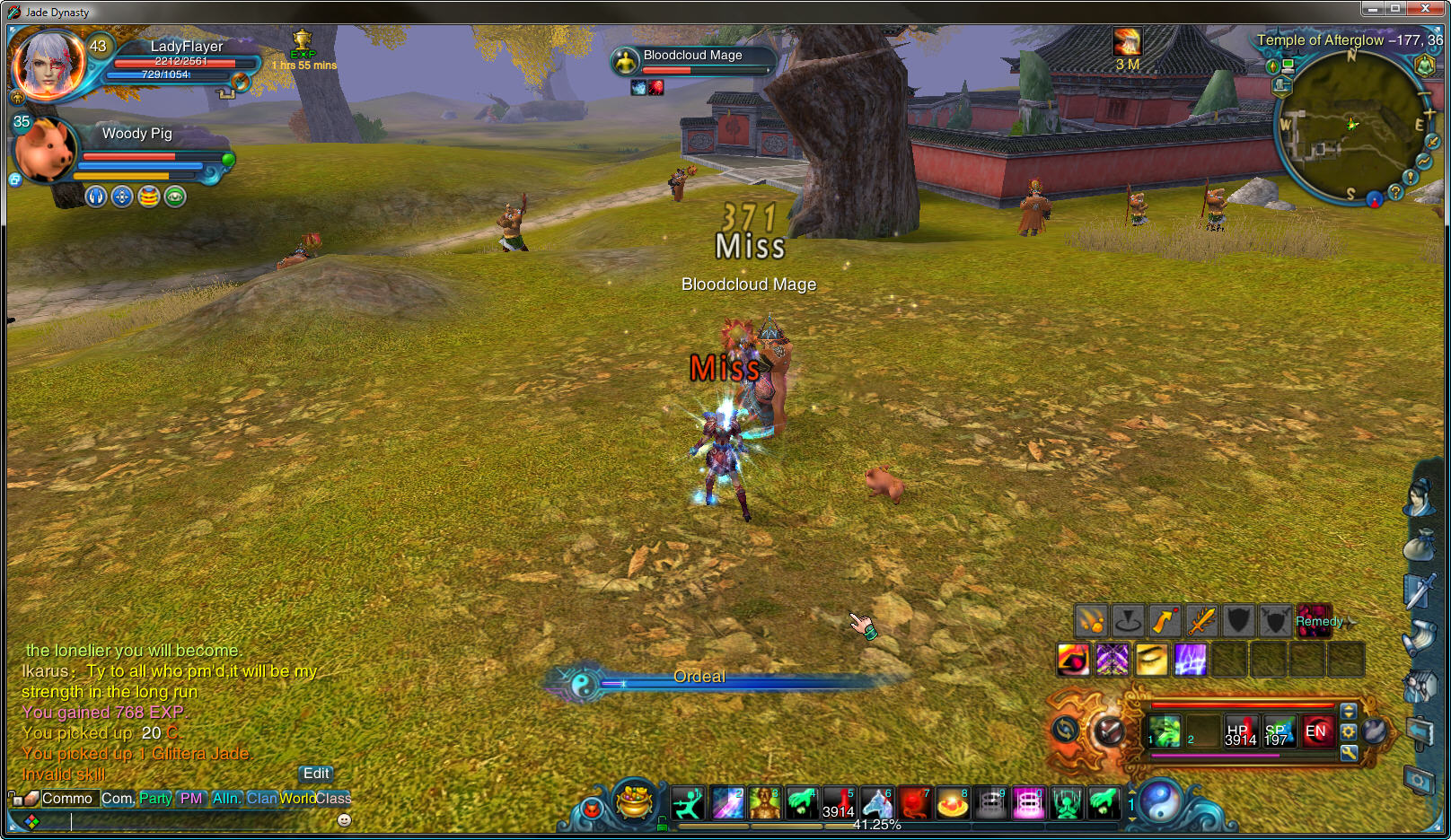Select the Clan chat tab
The width and height of the screenshot is (1451, 840).
pos(261,799)
